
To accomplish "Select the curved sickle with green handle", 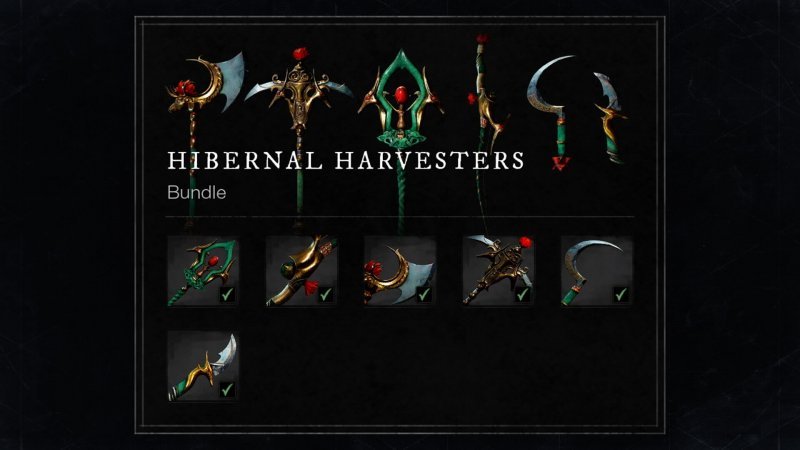I will tap(595, 271).
